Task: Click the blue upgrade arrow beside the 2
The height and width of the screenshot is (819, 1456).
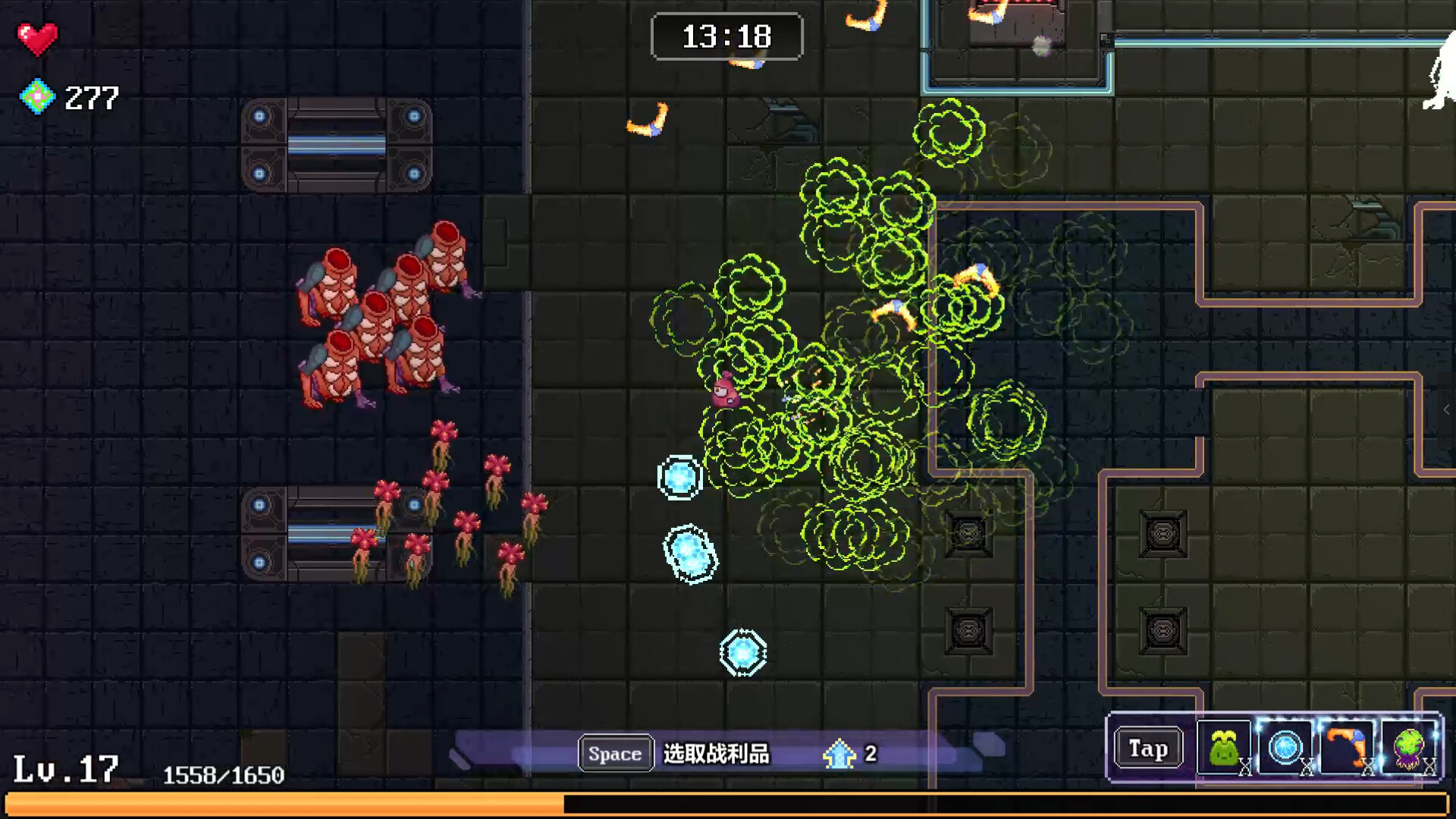Action: click(839, 754)
